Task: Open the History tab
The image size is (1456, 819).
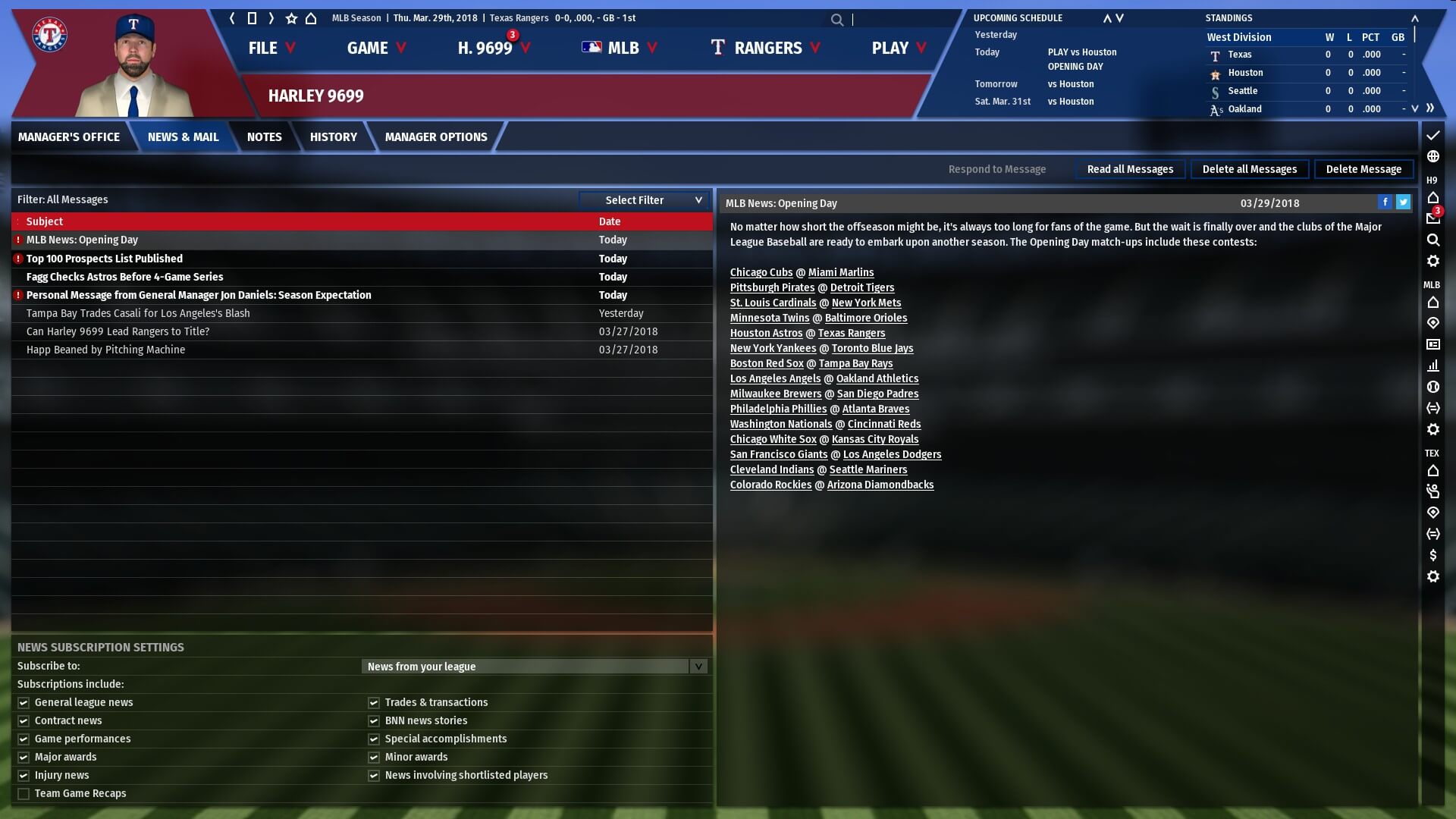Action: point(333,137)
